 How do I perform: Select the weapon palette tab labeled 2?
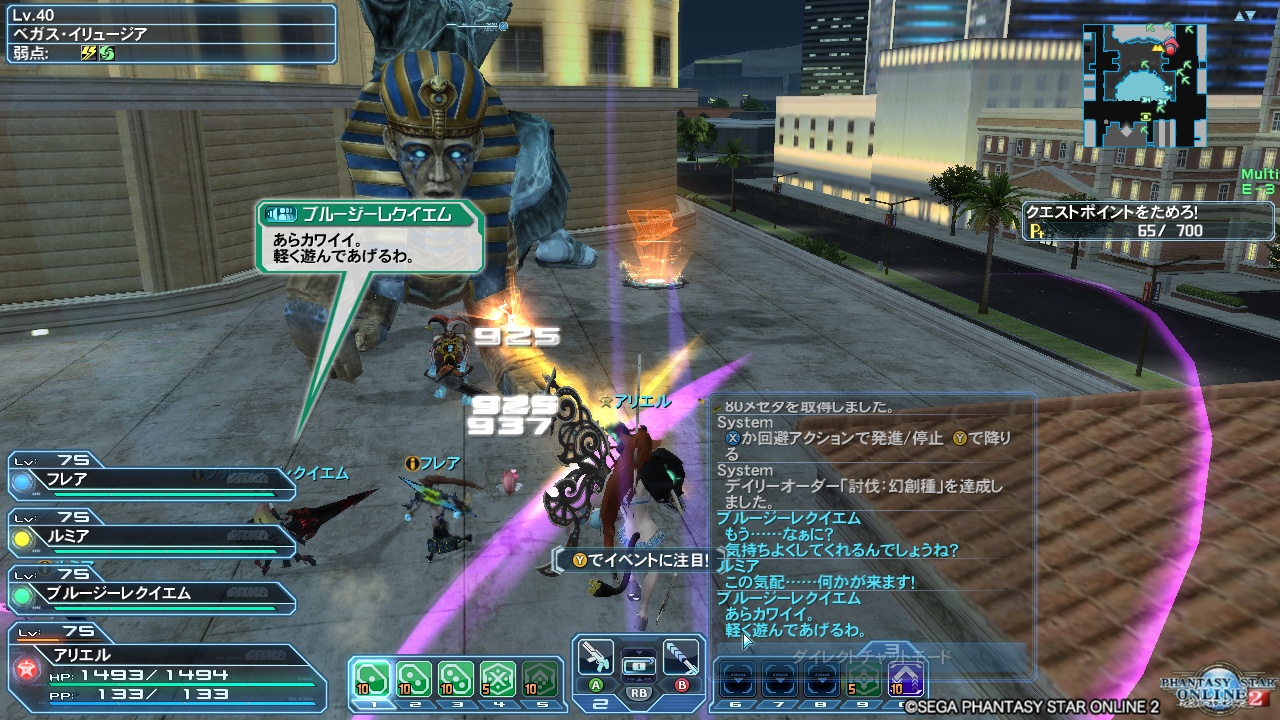tap(599, 702)
